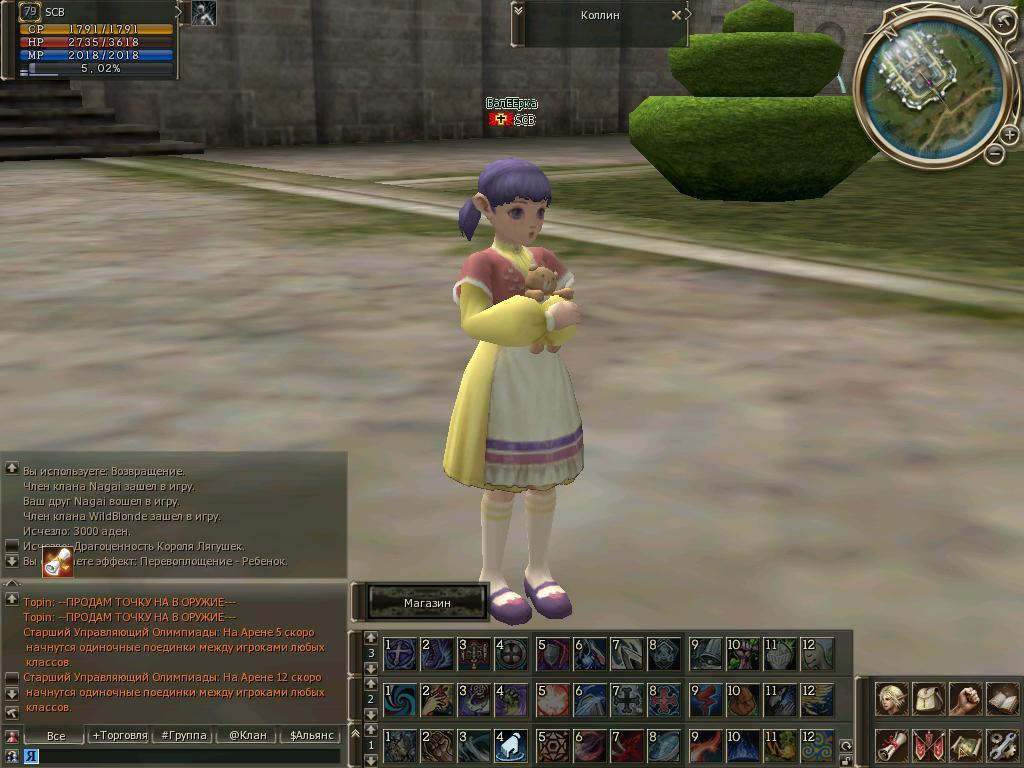1024x768 pixels.
Task: Switch to the +Торговля chat tab
Action: [x=118, y=735]
